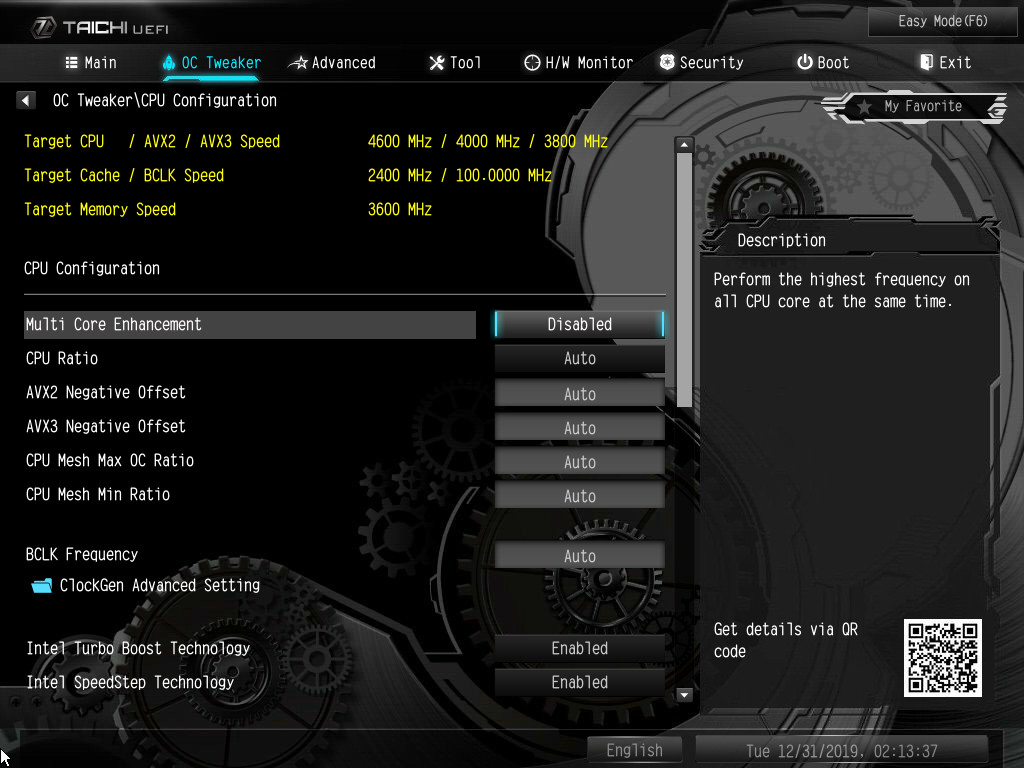Choose the Exit tab
The image size is (1024, 768).
click(945, 63)
